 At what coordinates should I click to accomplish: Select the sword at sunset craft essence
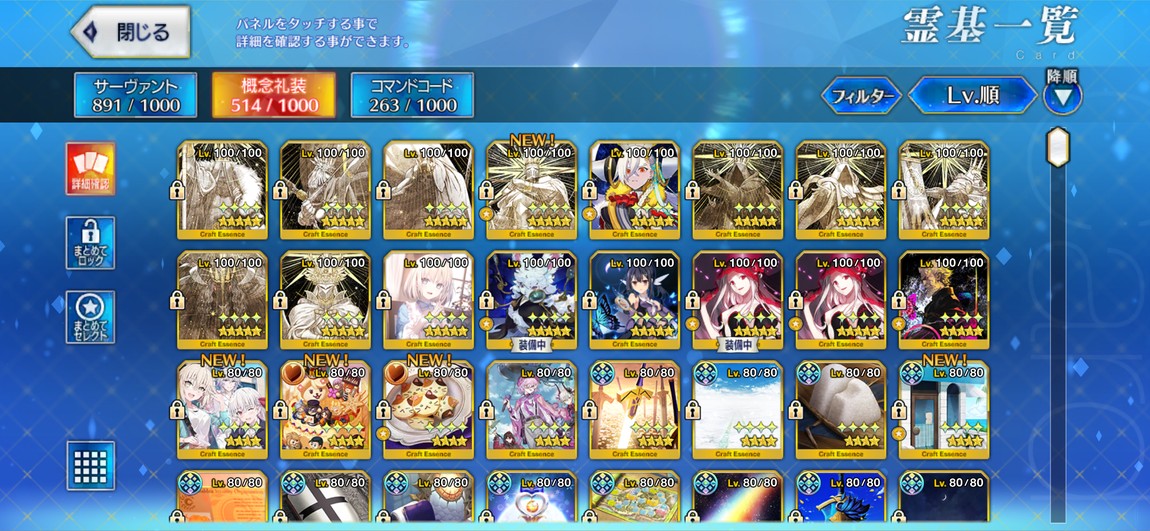point(634,409)
